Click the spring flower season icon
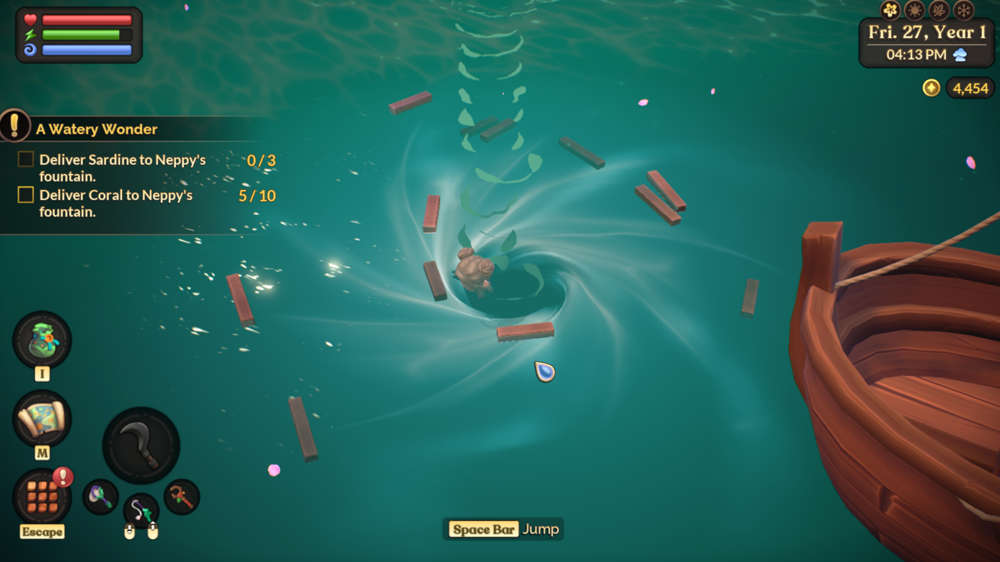Viewport: 1000px width, 562px height. point(890,10)
